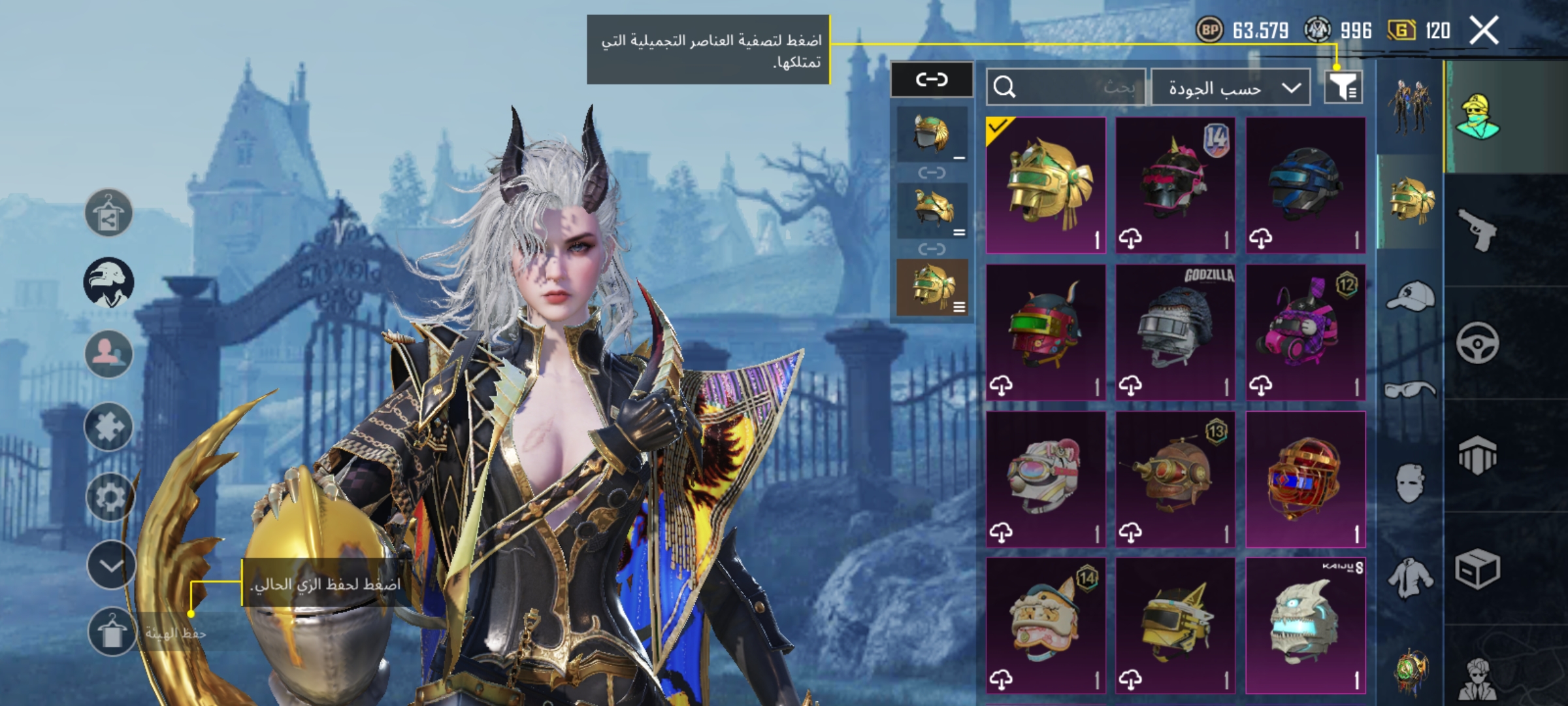The image size is (1568, 706).
Task: Open the glasses subcategory
Action: point(1410,391)
